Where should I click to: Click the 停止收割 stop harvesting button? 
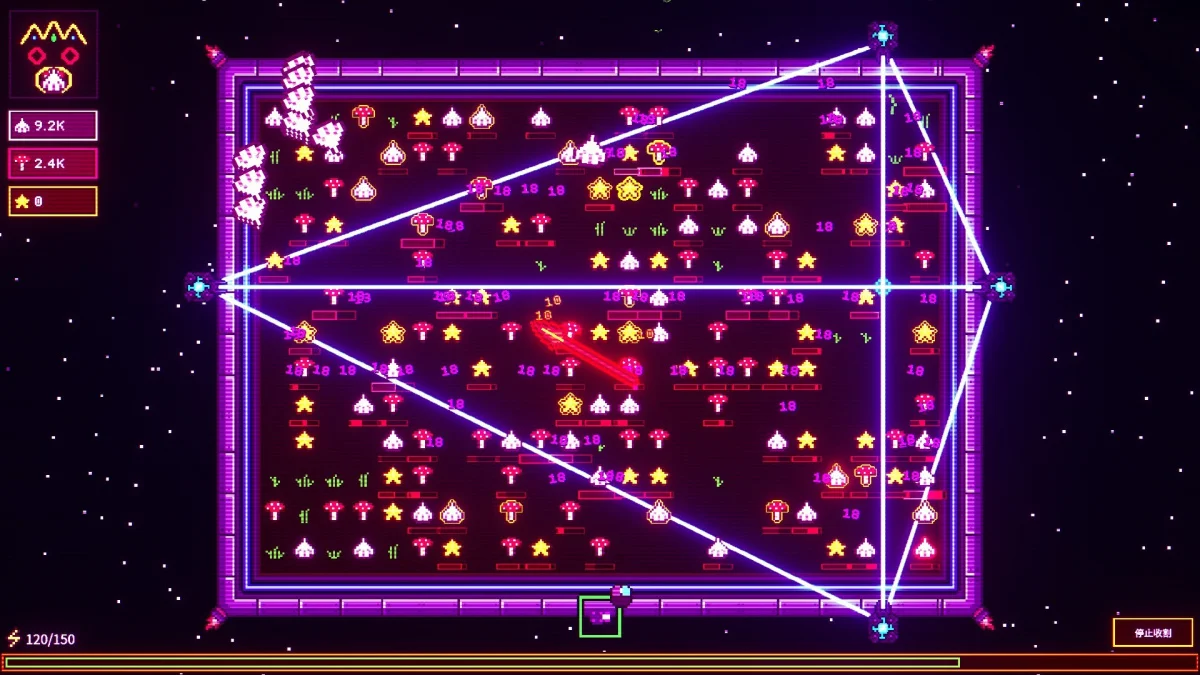1152,632
